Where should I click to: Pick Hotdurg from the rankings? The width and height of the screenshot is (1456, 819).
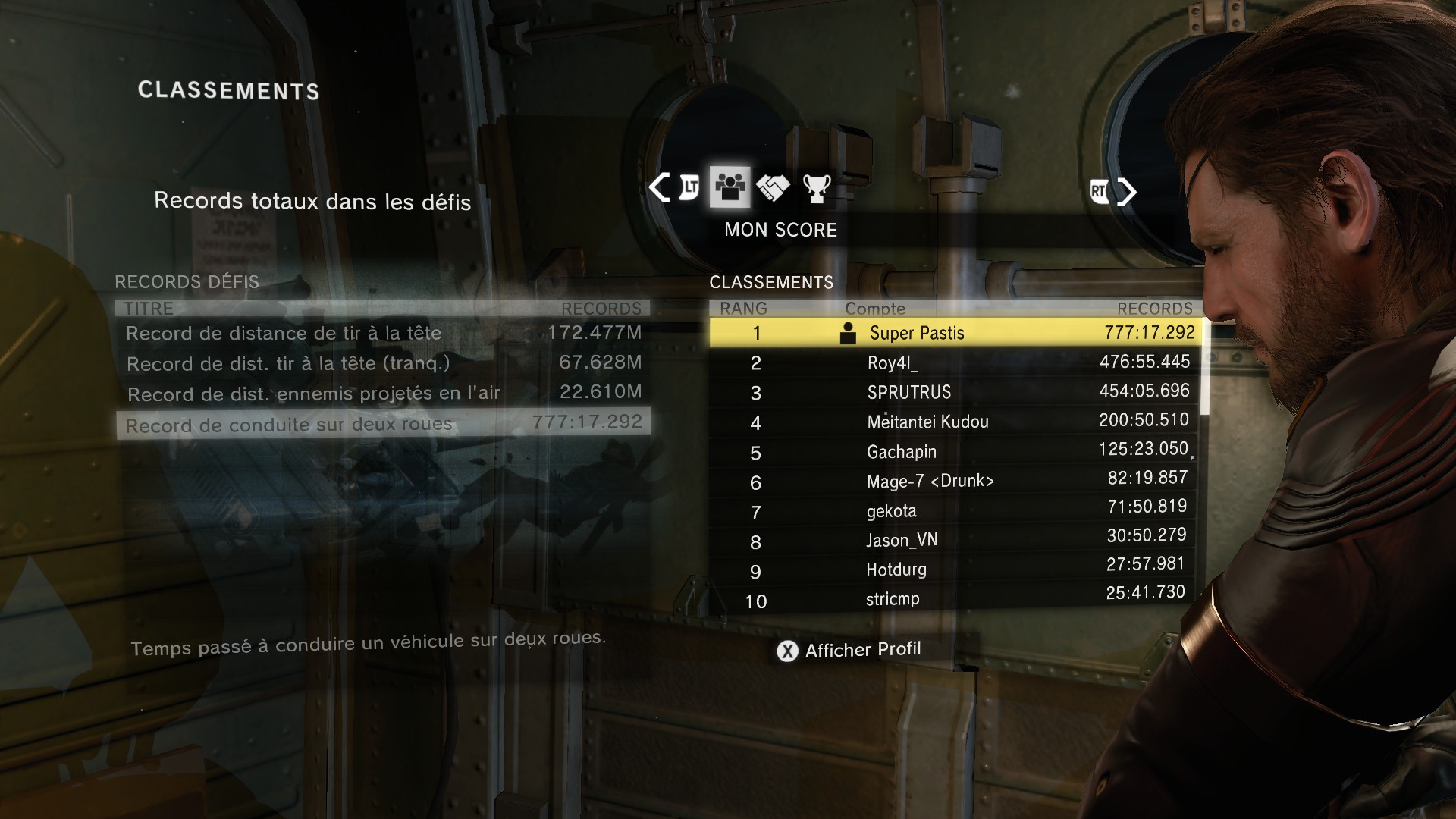955,570
